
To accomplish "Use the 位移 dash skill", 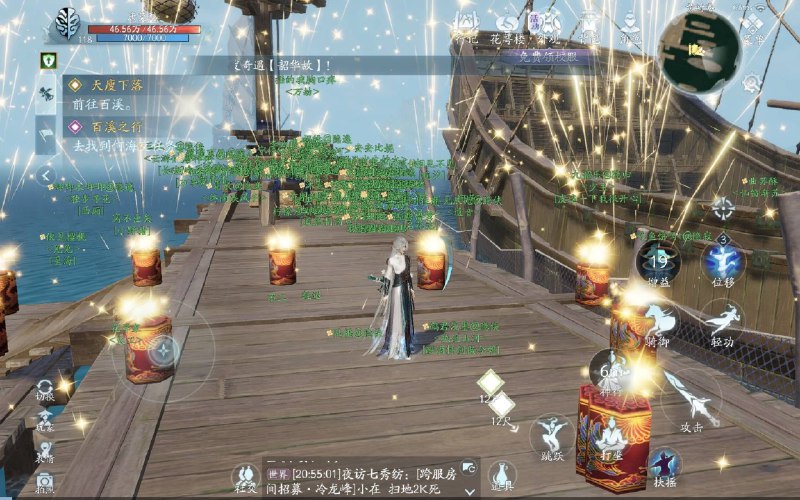I will 722,263.
